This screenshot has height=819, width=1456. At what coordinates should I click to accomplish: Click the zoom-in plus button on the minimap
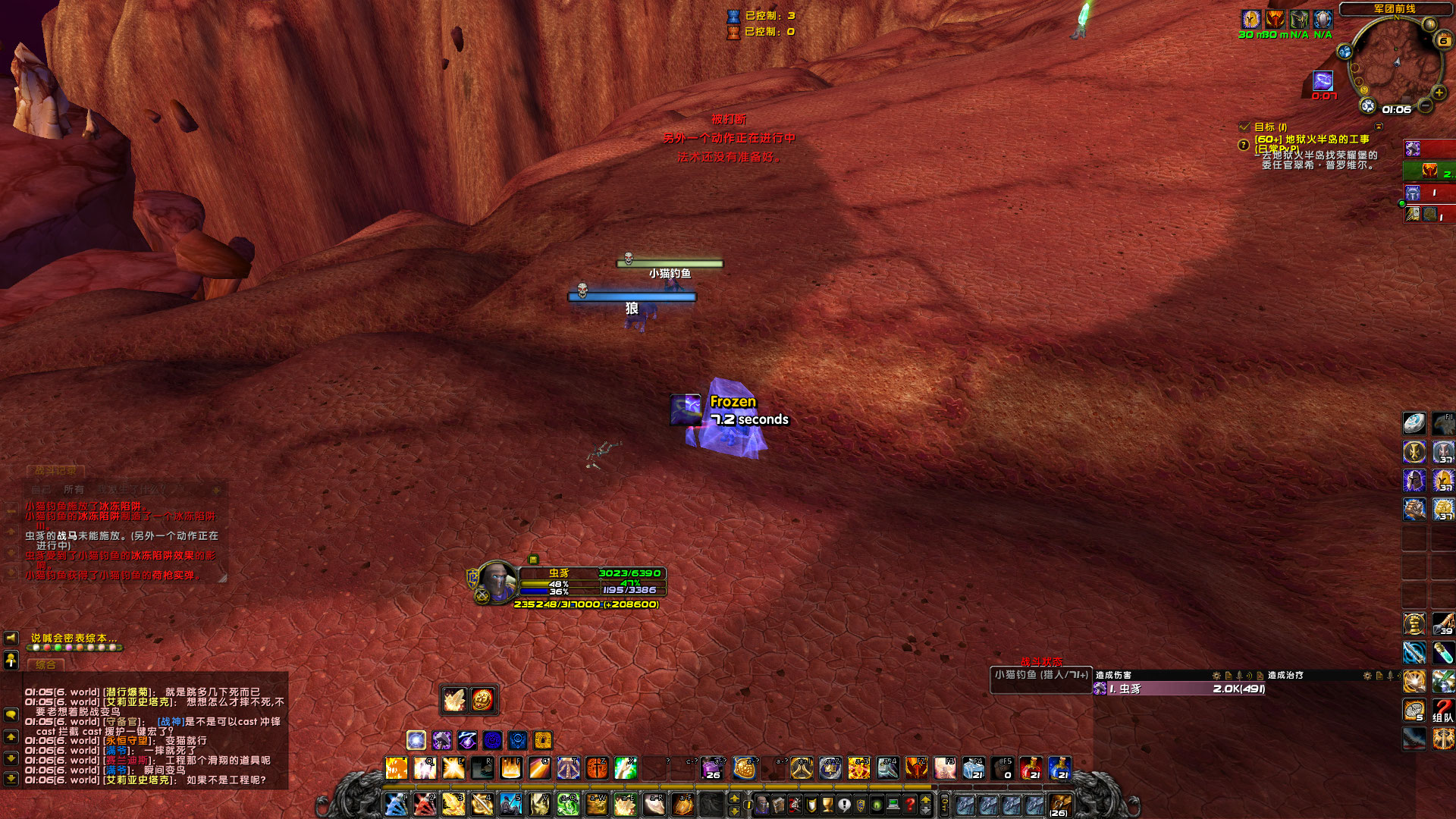[x=1438, y=93]
